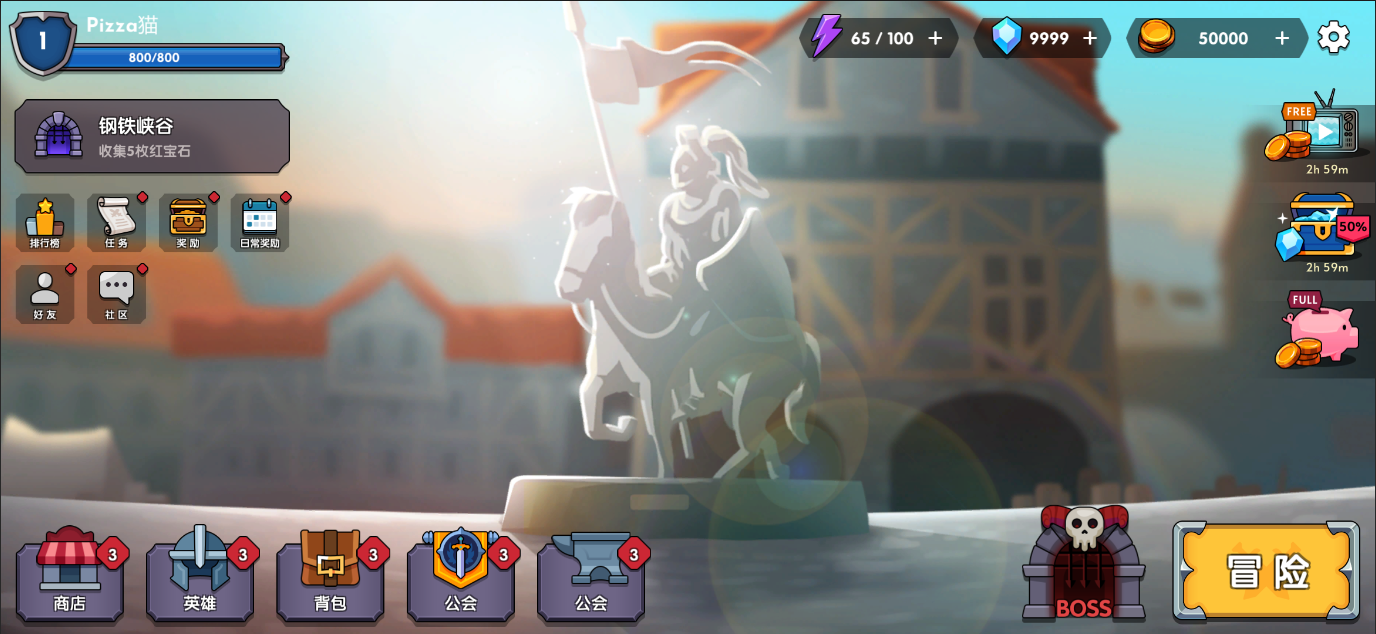Select the 钢铁峡谷 stage objective panel
Screen dimensions: 1376x634
pos(152,136)
